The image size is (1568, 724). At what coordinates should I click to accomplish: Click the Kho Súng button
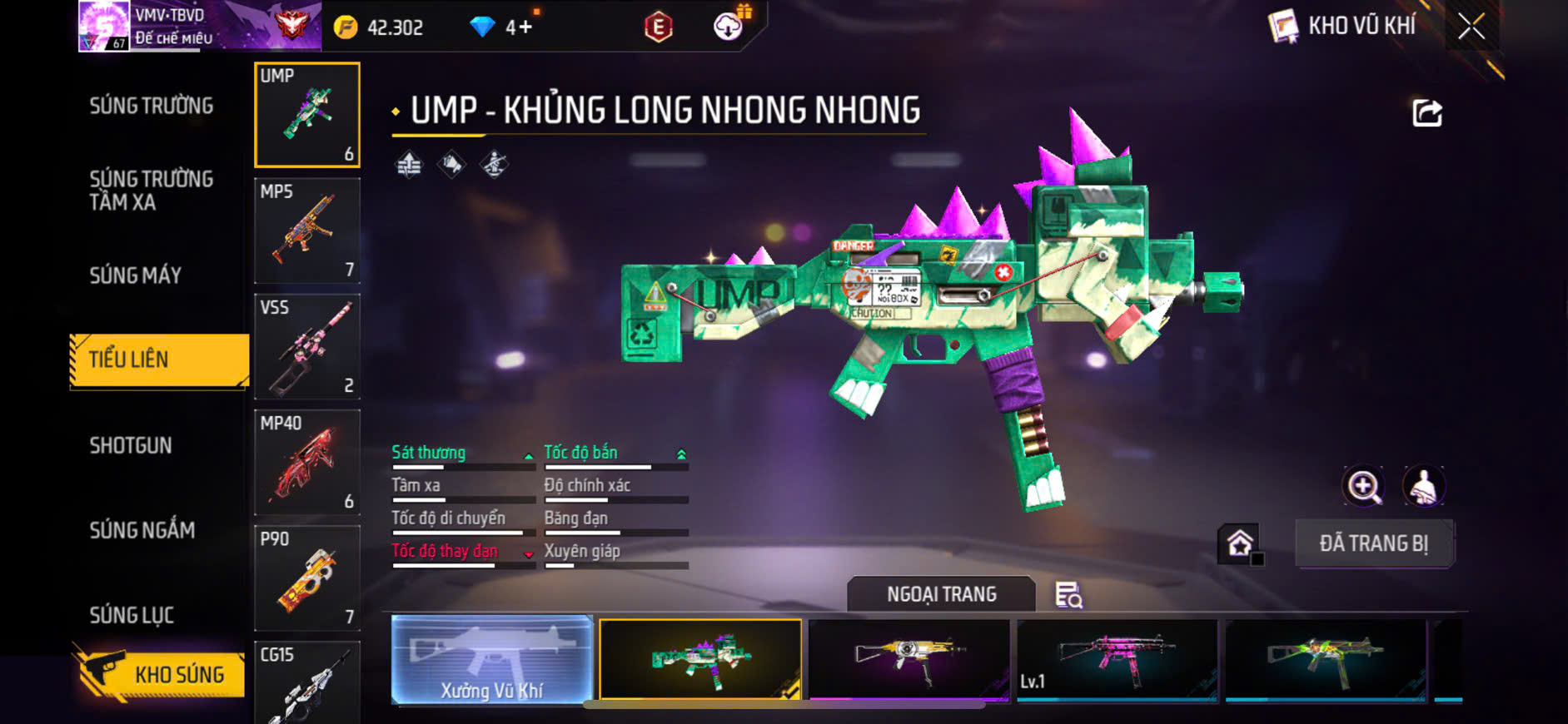[161, 674]
